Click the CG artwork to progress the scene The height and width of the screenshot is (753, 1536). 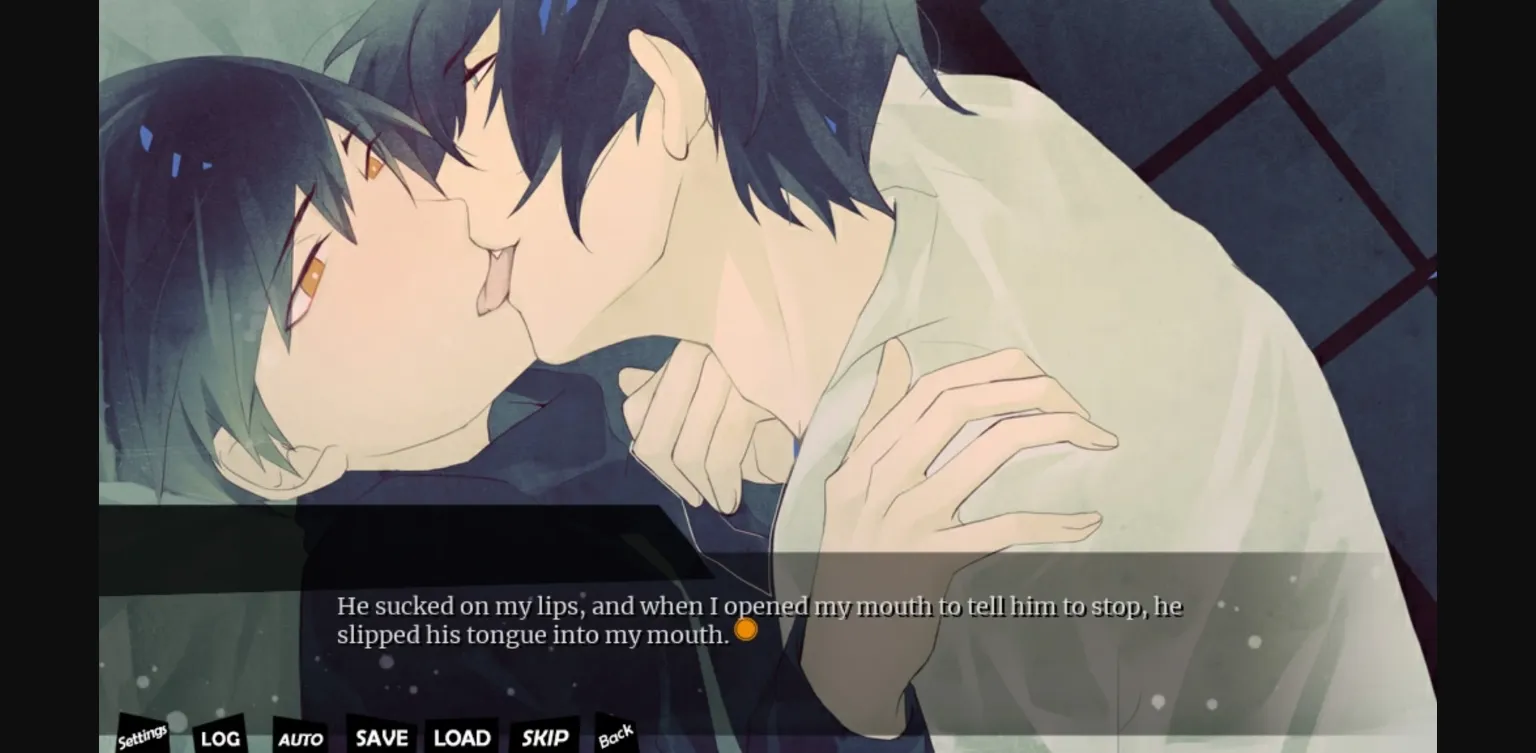pyautogui.click(x=768, y=280)
